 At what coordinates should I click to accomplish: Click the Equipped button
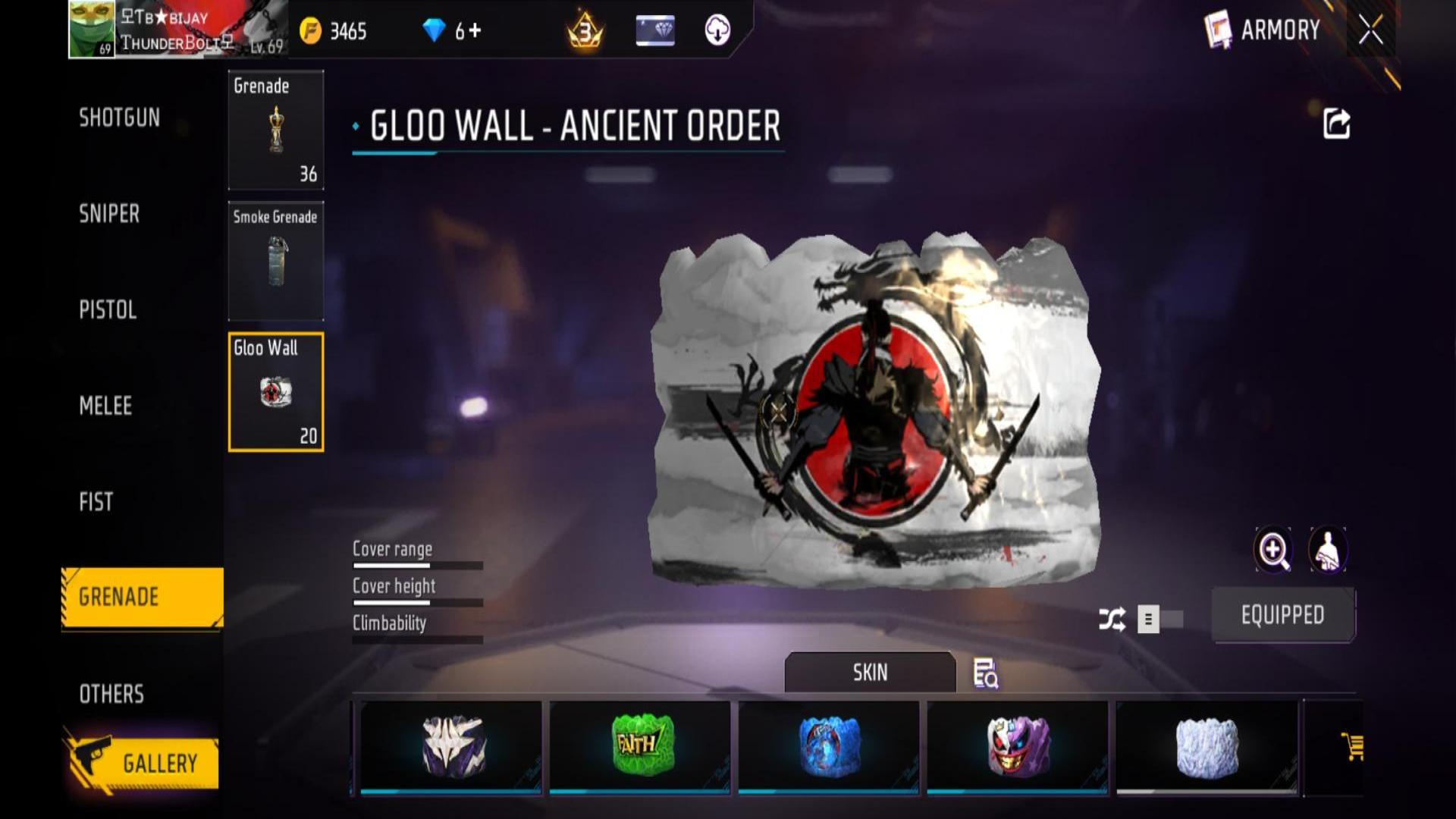click(1282, 614)
